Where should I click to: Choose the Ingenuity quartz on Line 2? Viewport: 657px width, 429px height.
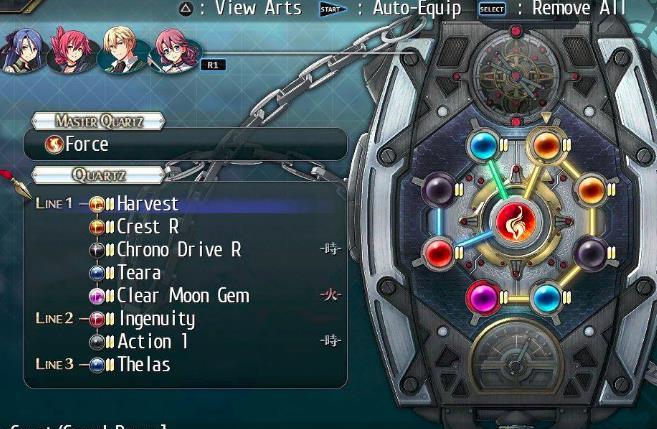coord(155,319)
